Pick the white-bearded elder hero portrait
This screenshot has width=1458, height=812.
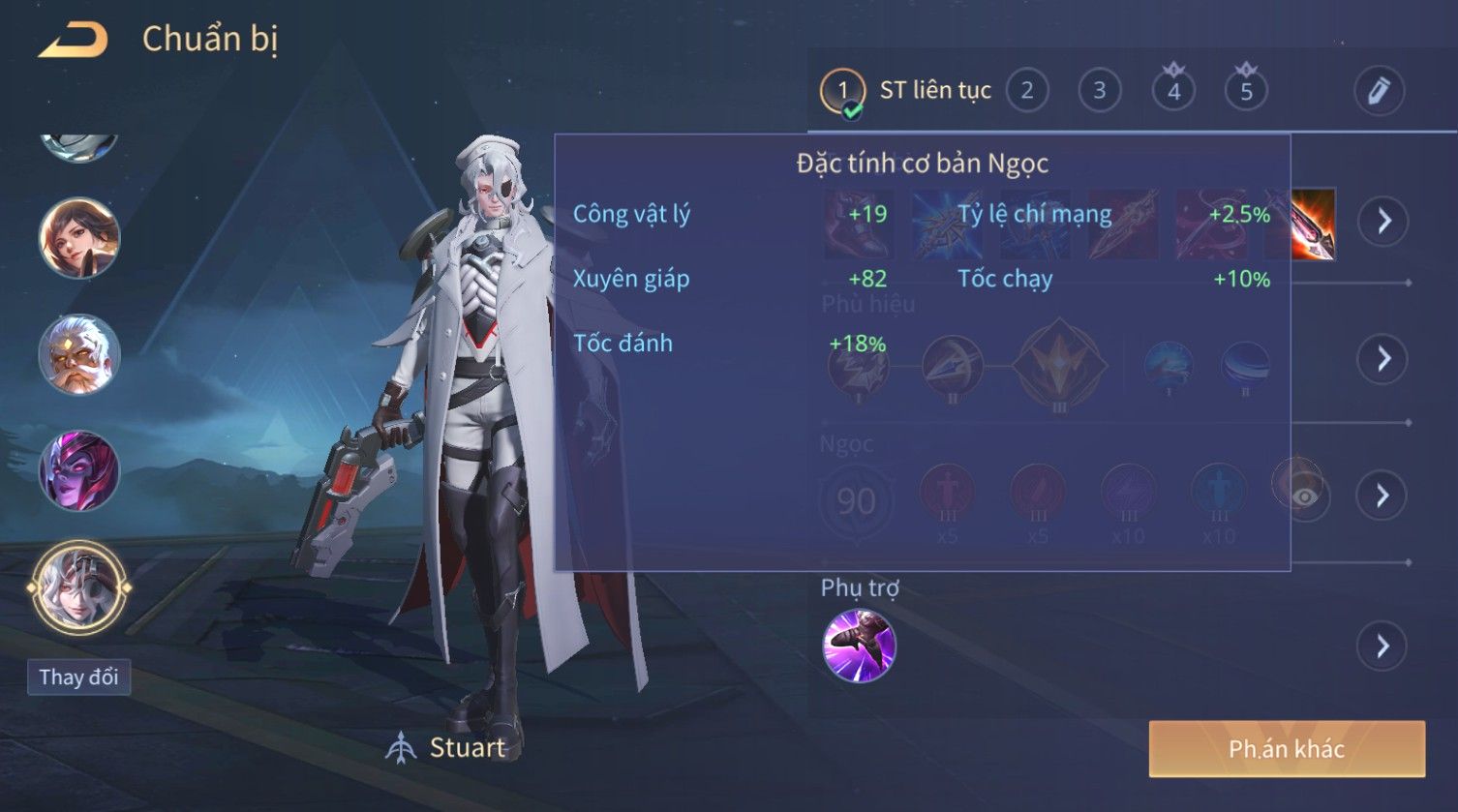(78, 354)
